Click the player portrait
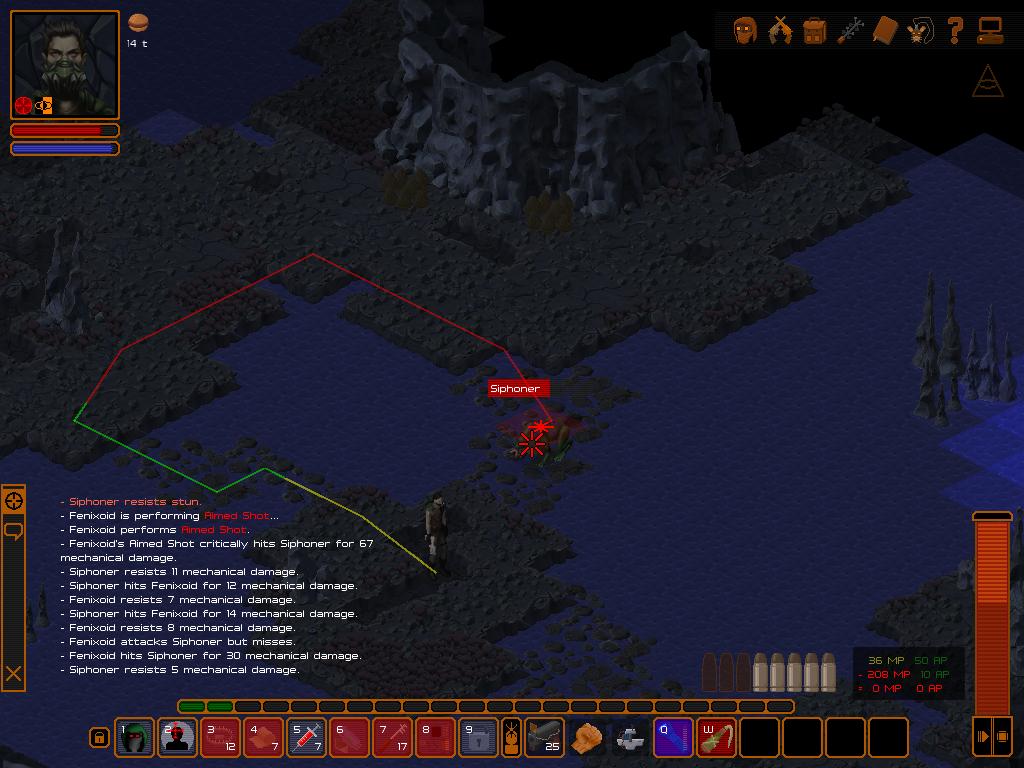The width and height of the screenshot is (1024, 768). 65,65
